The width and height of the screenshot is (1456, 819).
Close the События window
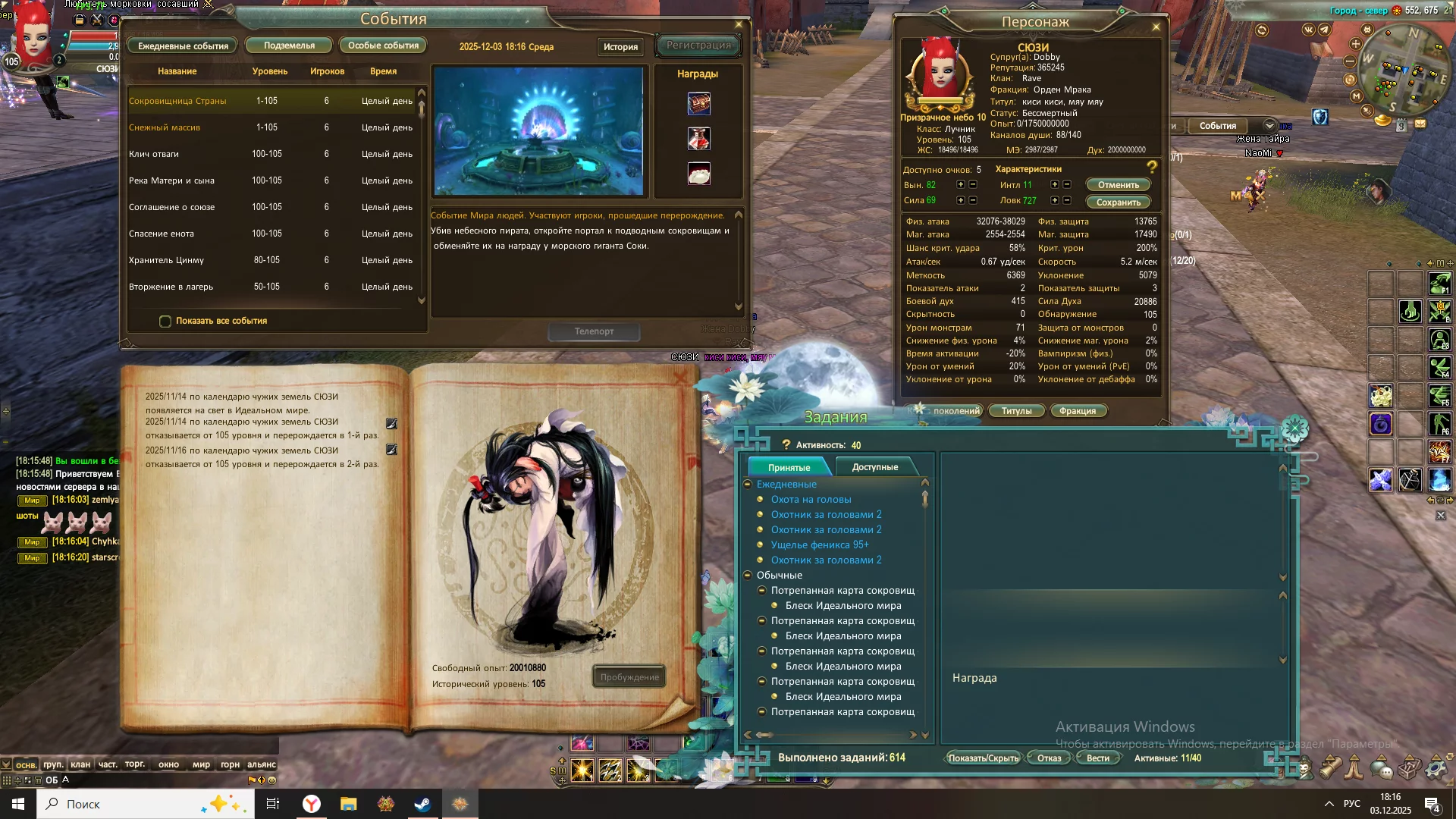click(x=739, y=24)
